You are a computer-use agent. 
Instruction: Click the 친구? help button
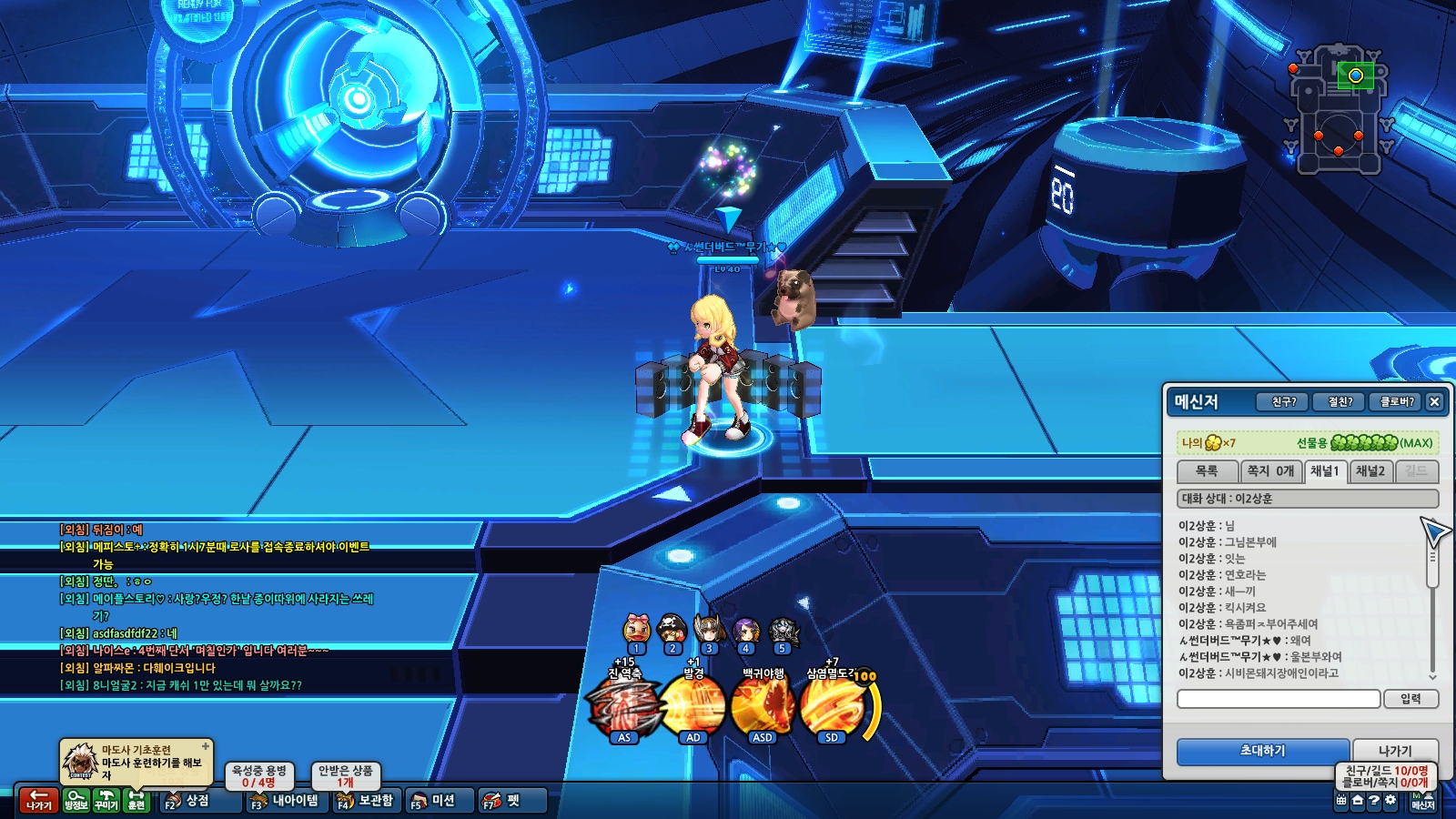(1283, 401)
